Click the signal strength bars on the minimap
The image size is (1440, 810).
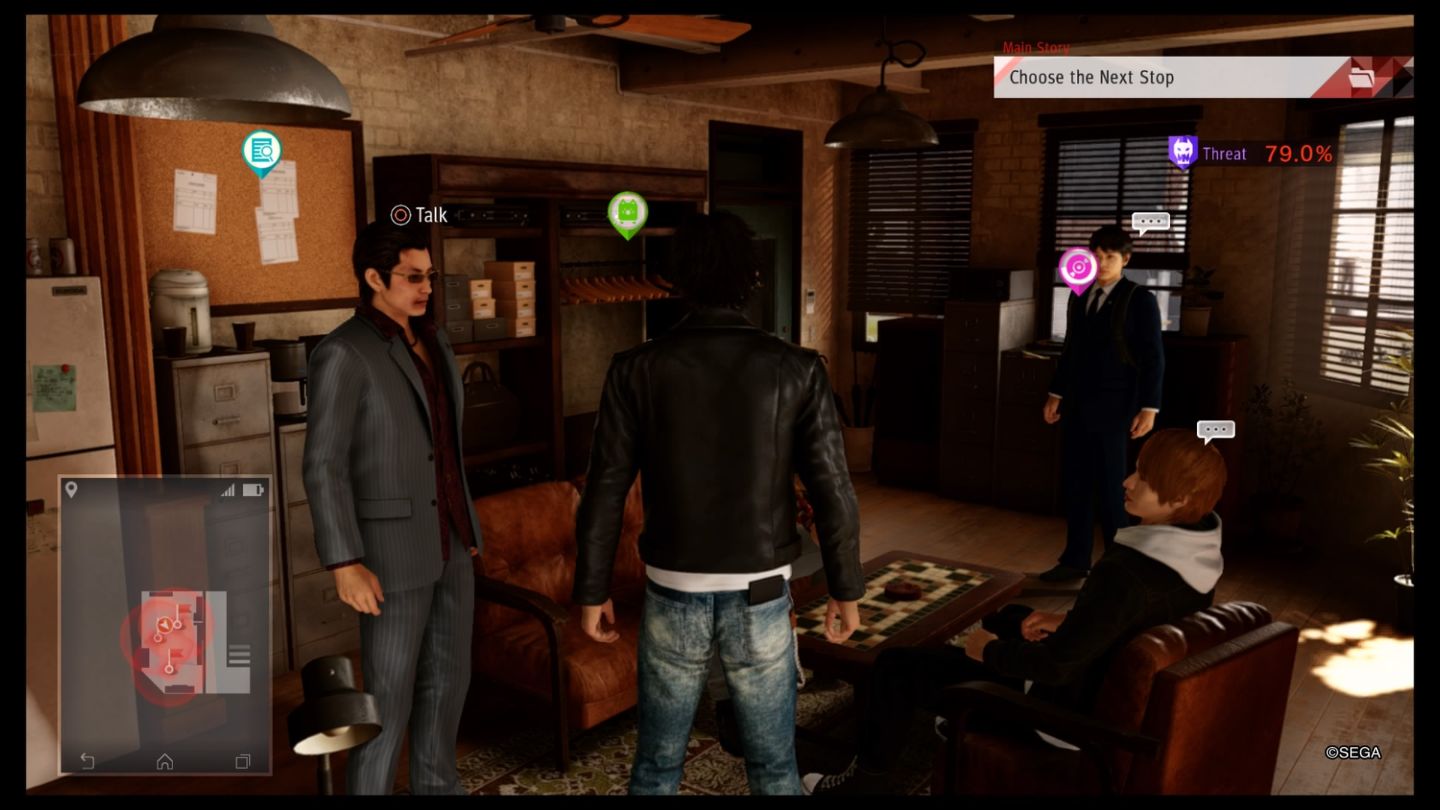[x=227, y=488]
